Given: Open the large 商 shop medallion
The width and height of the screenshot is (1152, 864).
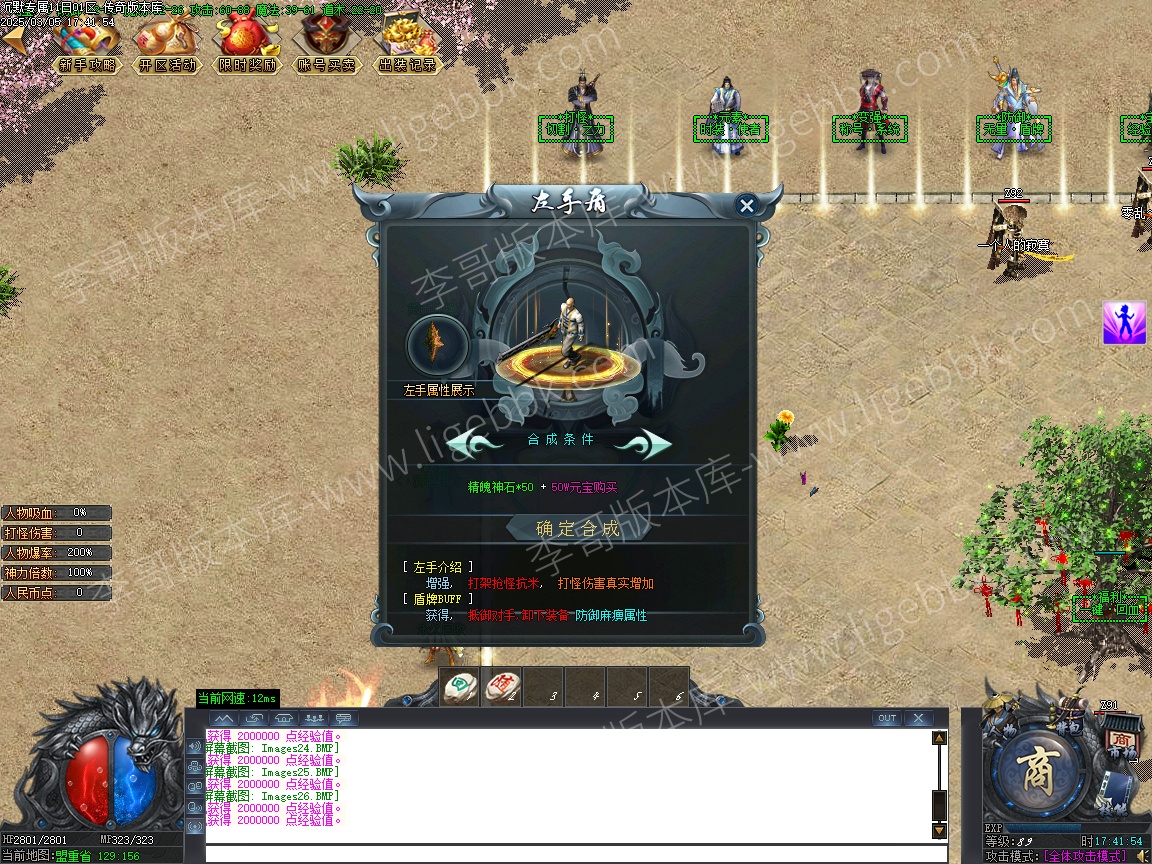Looking at the screenshot, I should (1035, 769).
